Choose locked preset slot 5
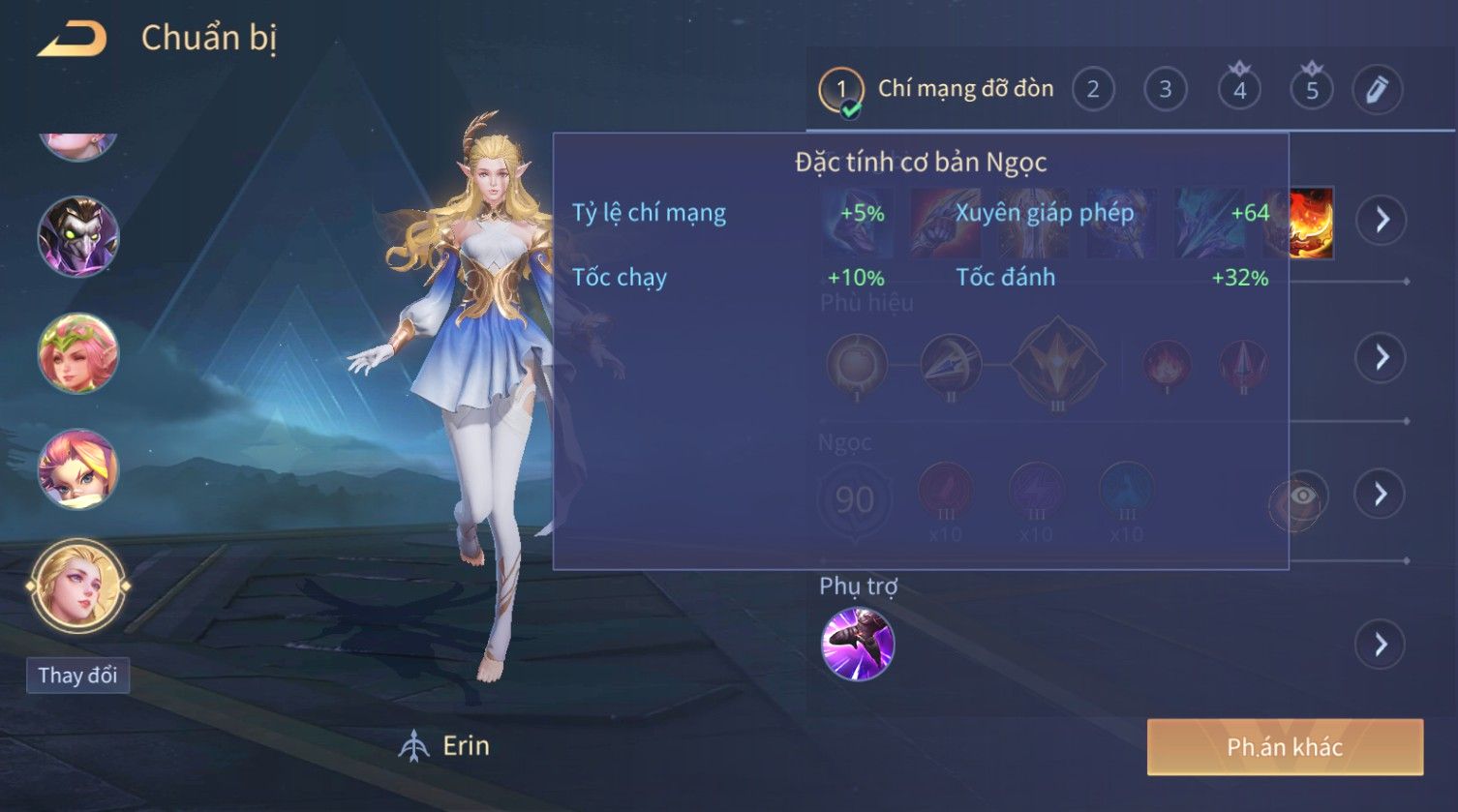This screenshot has width=1458, height=812. click(x=1312, y=90)
